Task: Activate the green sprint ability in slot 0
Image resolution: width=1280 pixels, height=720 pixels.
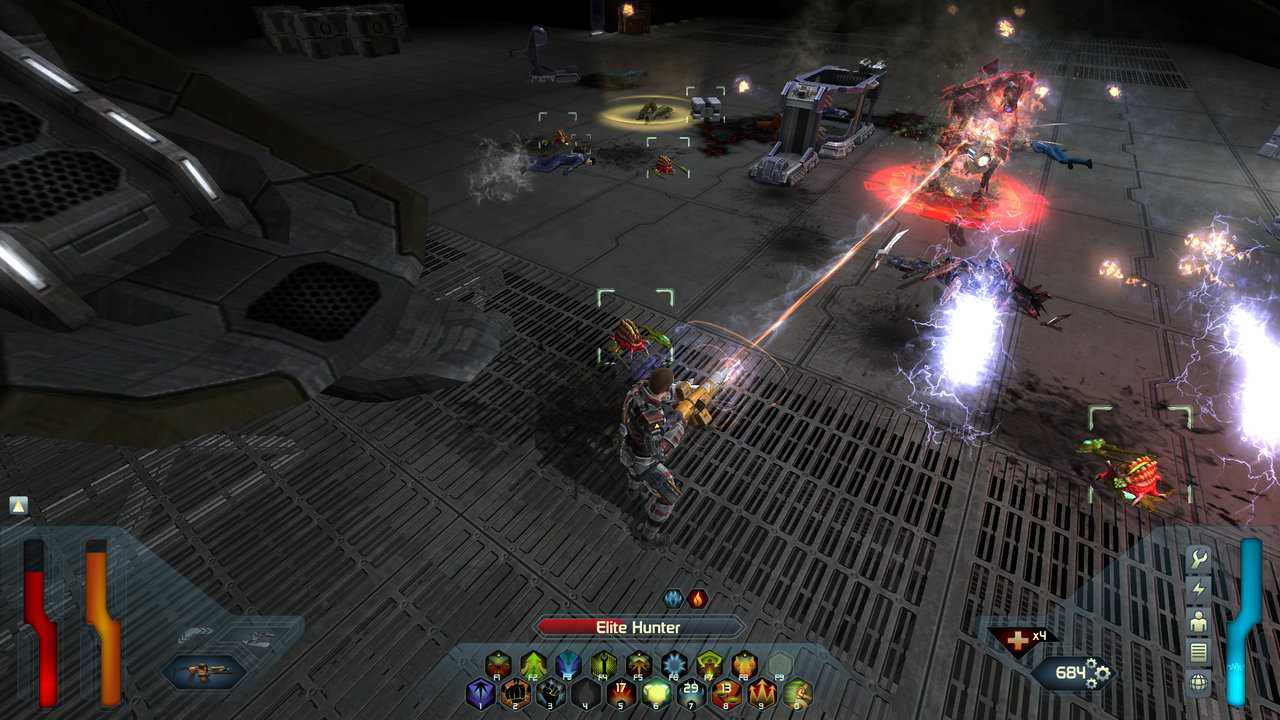Action: click(796, 692)
